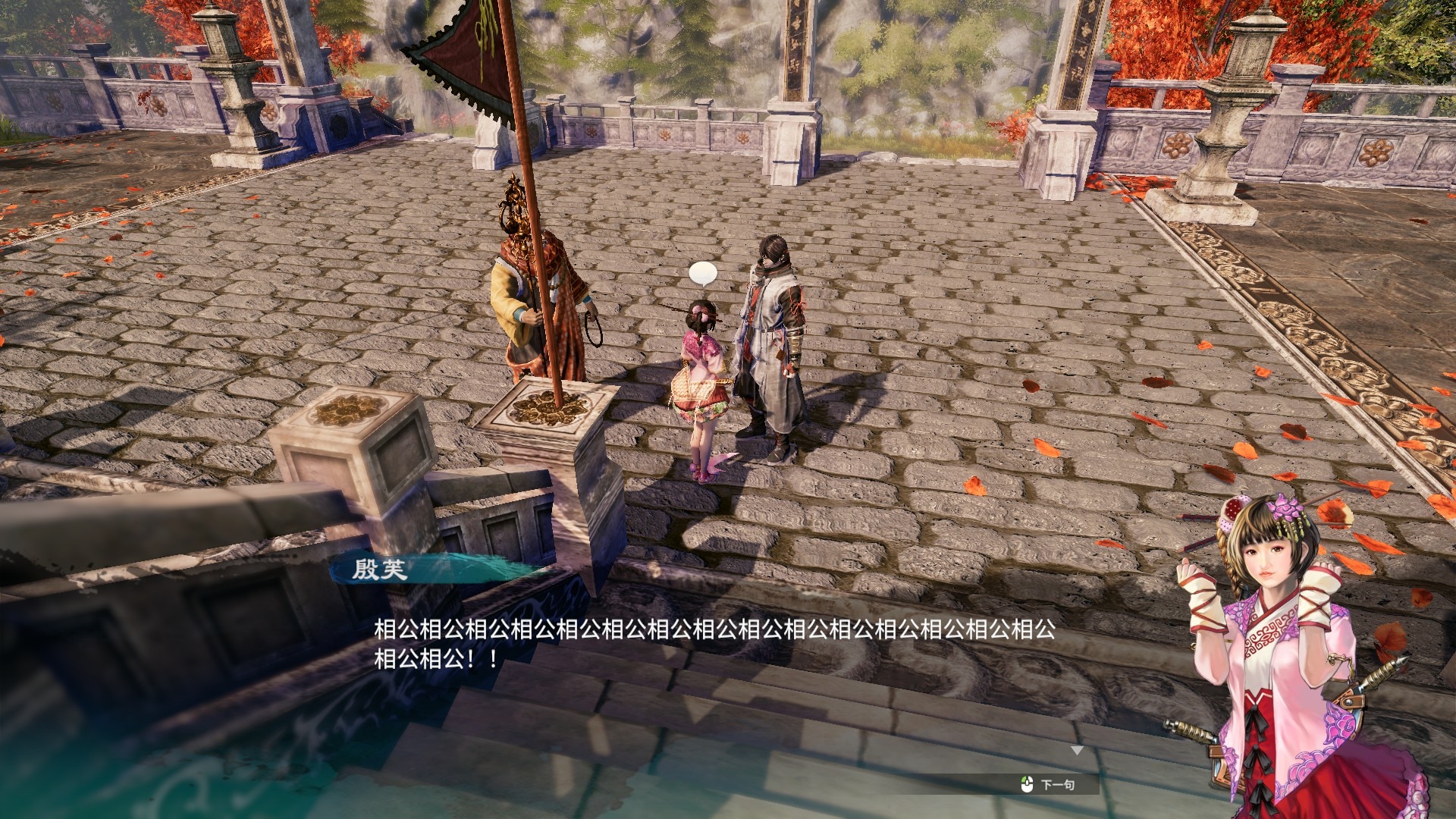This screenshot has width=1456, height=819.
Task: Click the 下一句 next-line button
Action: click(1050, 785)
